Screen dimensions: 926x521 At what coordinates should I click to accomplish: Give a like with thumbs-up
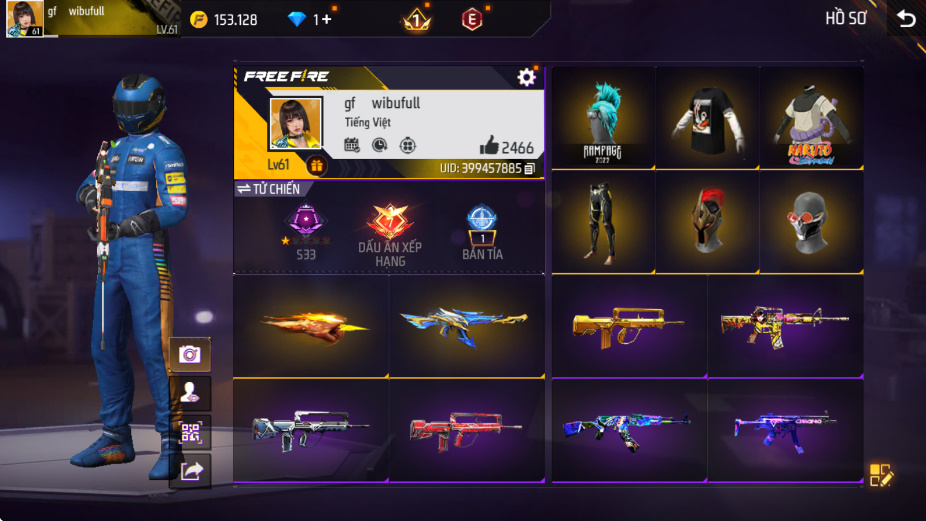489,146
